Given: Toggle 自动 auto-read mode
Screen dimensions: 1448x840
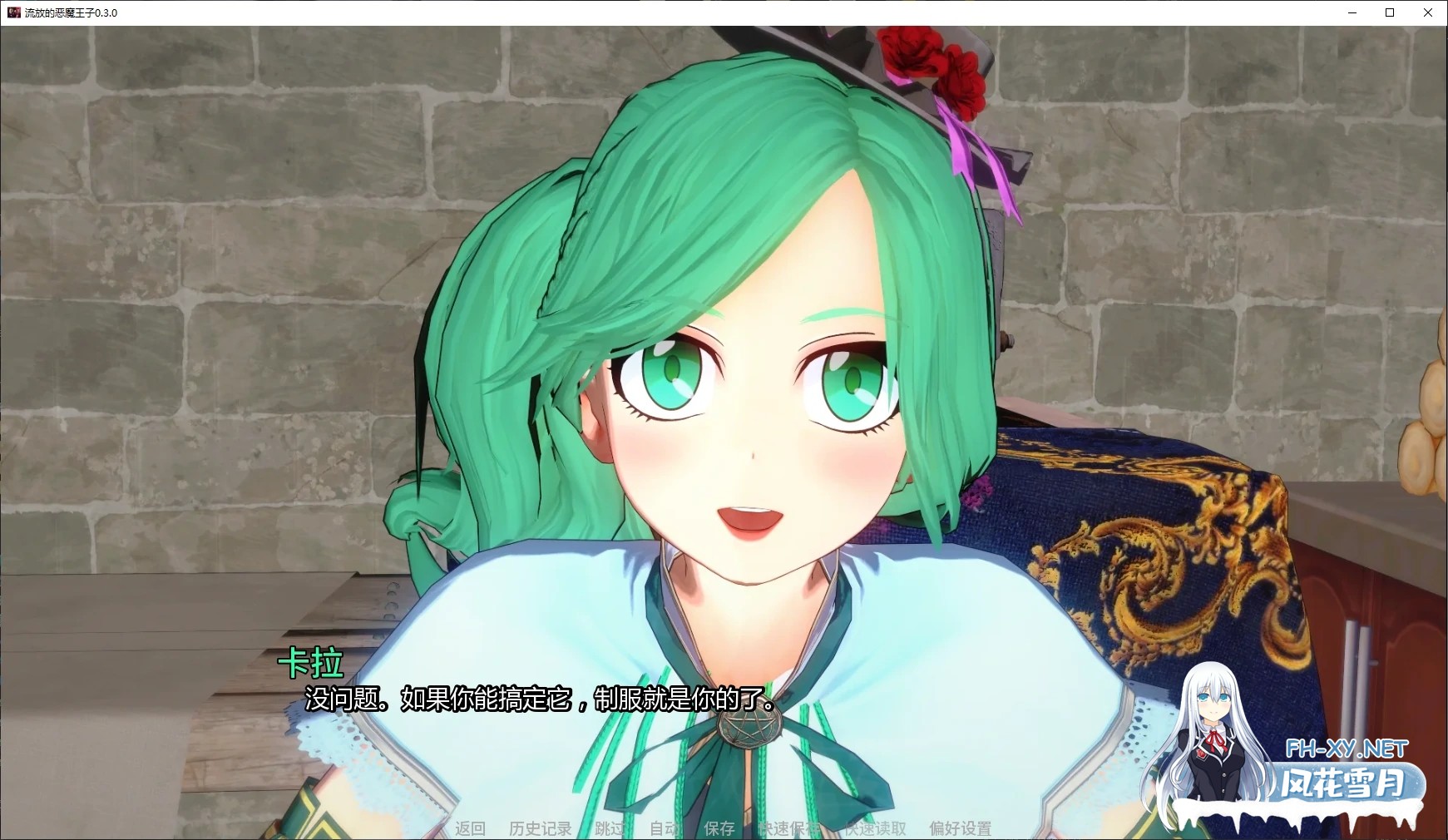Looking at the screenshot, I should pyautogui.click(x=663, y=828).
